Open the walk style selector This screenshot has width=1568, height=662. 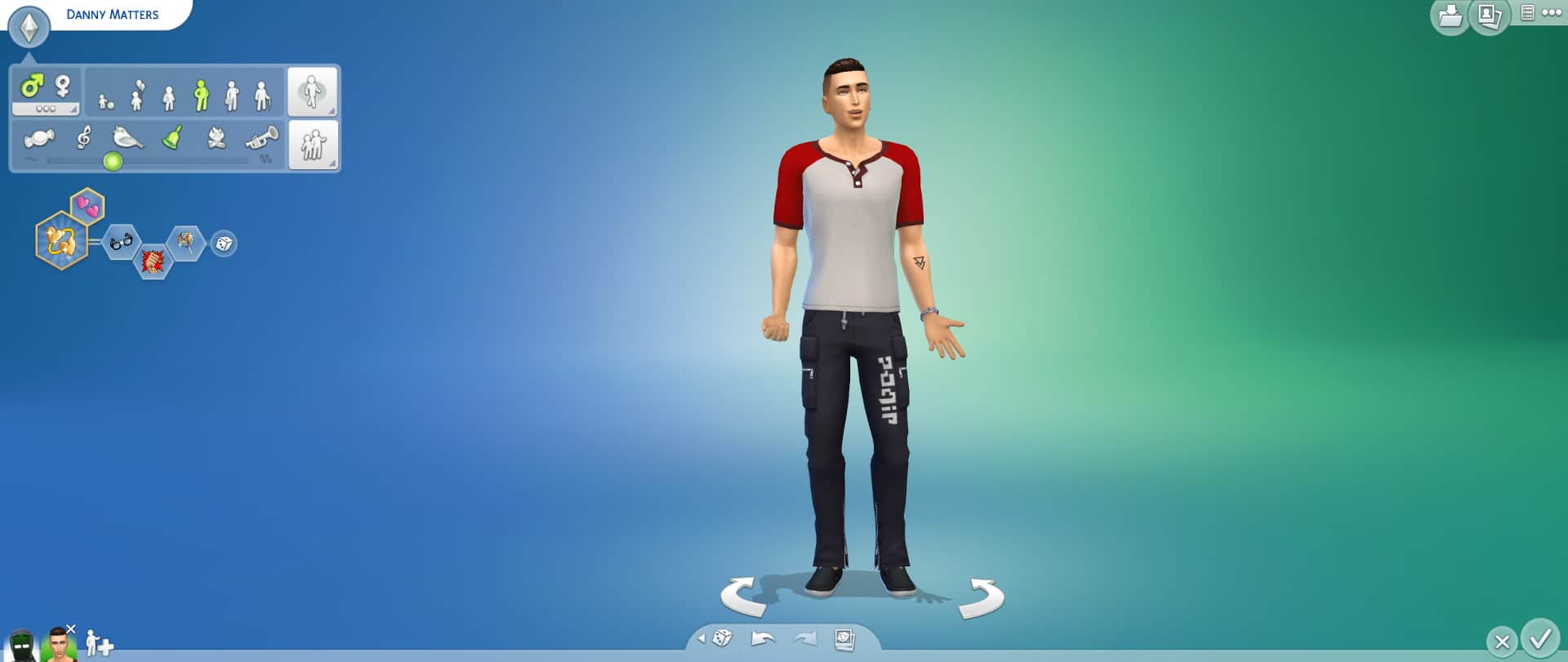pos(312,91)
